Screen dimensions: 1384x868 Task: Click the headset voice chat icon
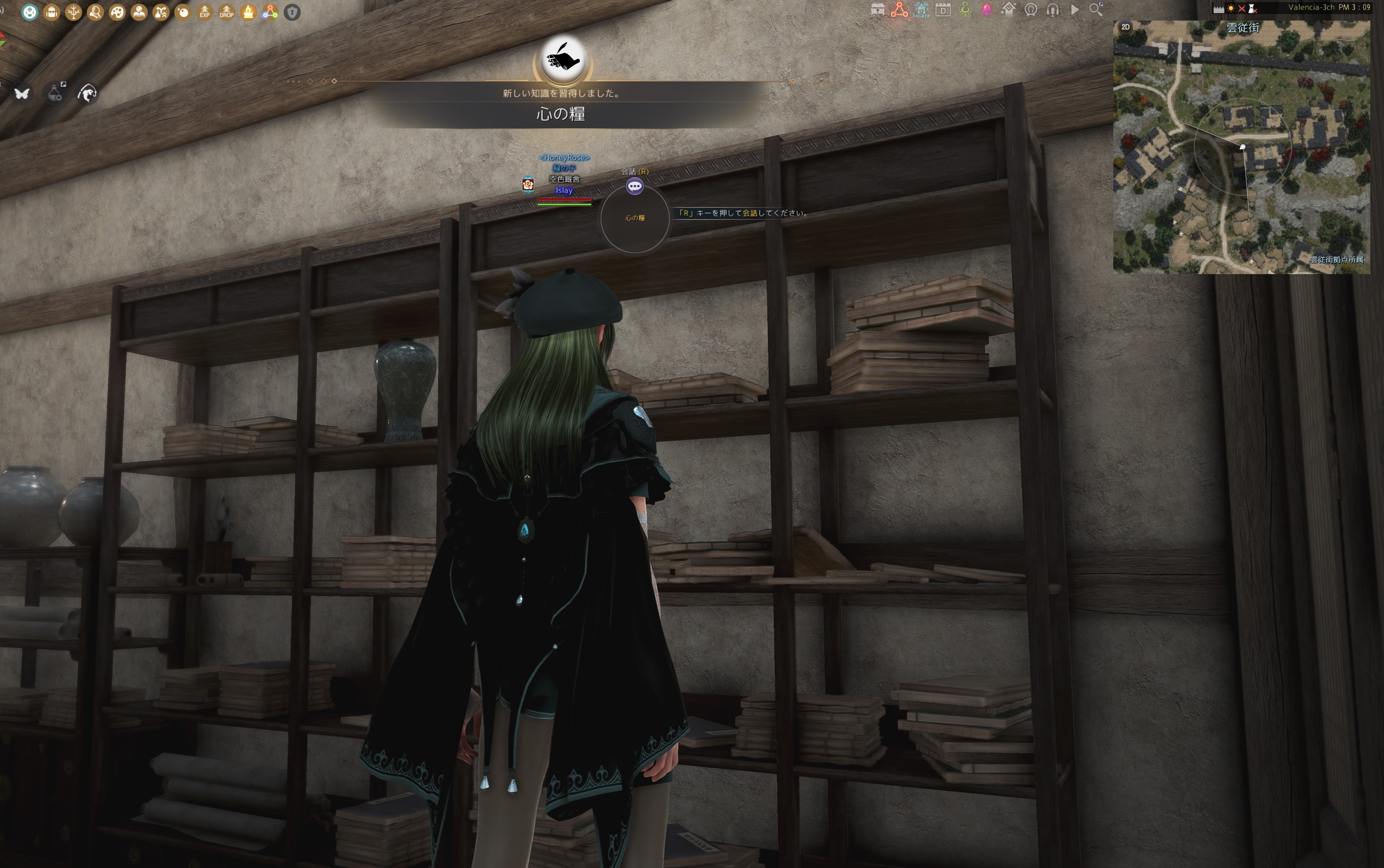[1052, 10]
